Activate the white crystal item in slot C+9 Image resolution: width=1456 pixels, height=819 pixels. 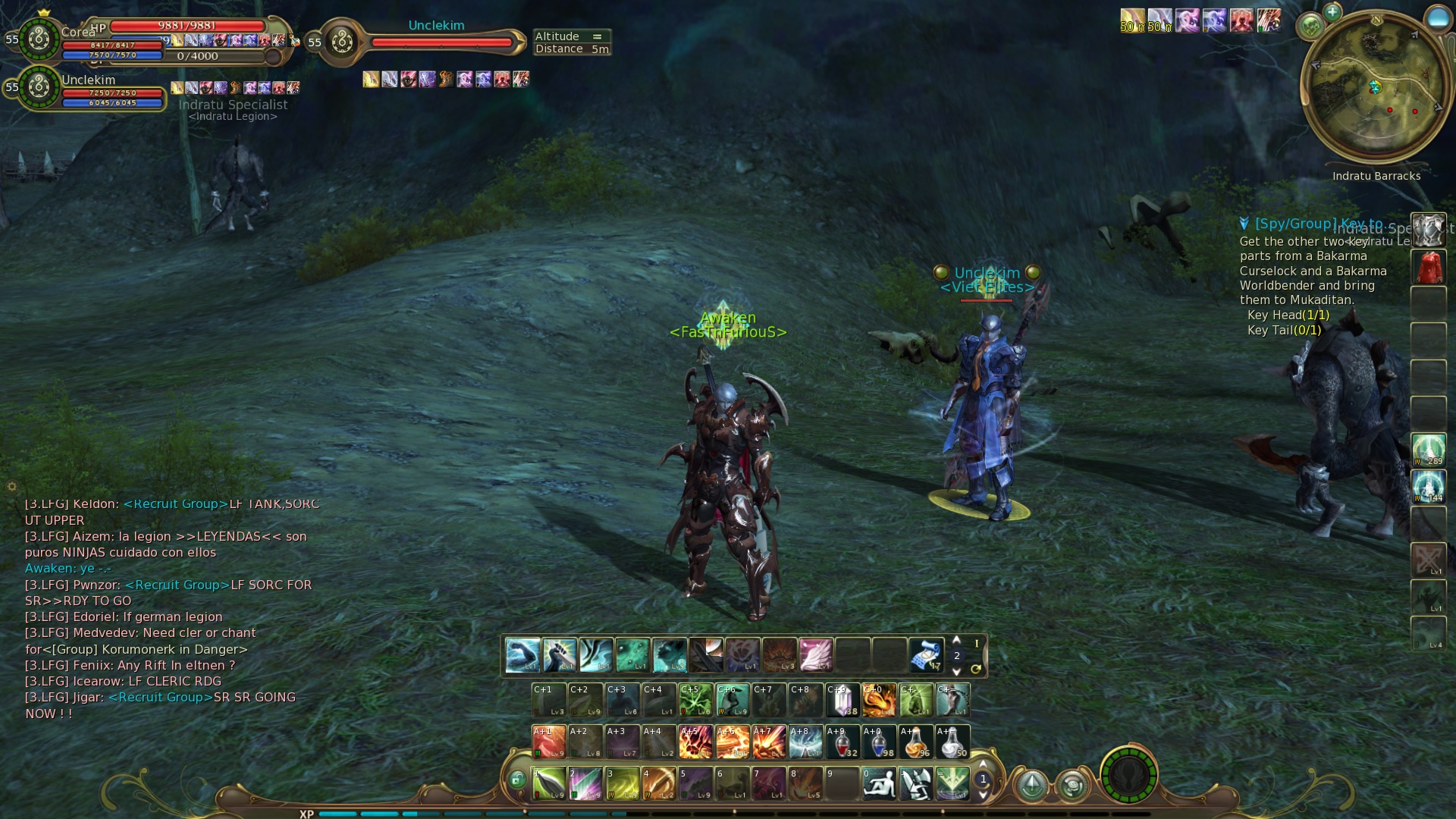(x=842, y=700)
